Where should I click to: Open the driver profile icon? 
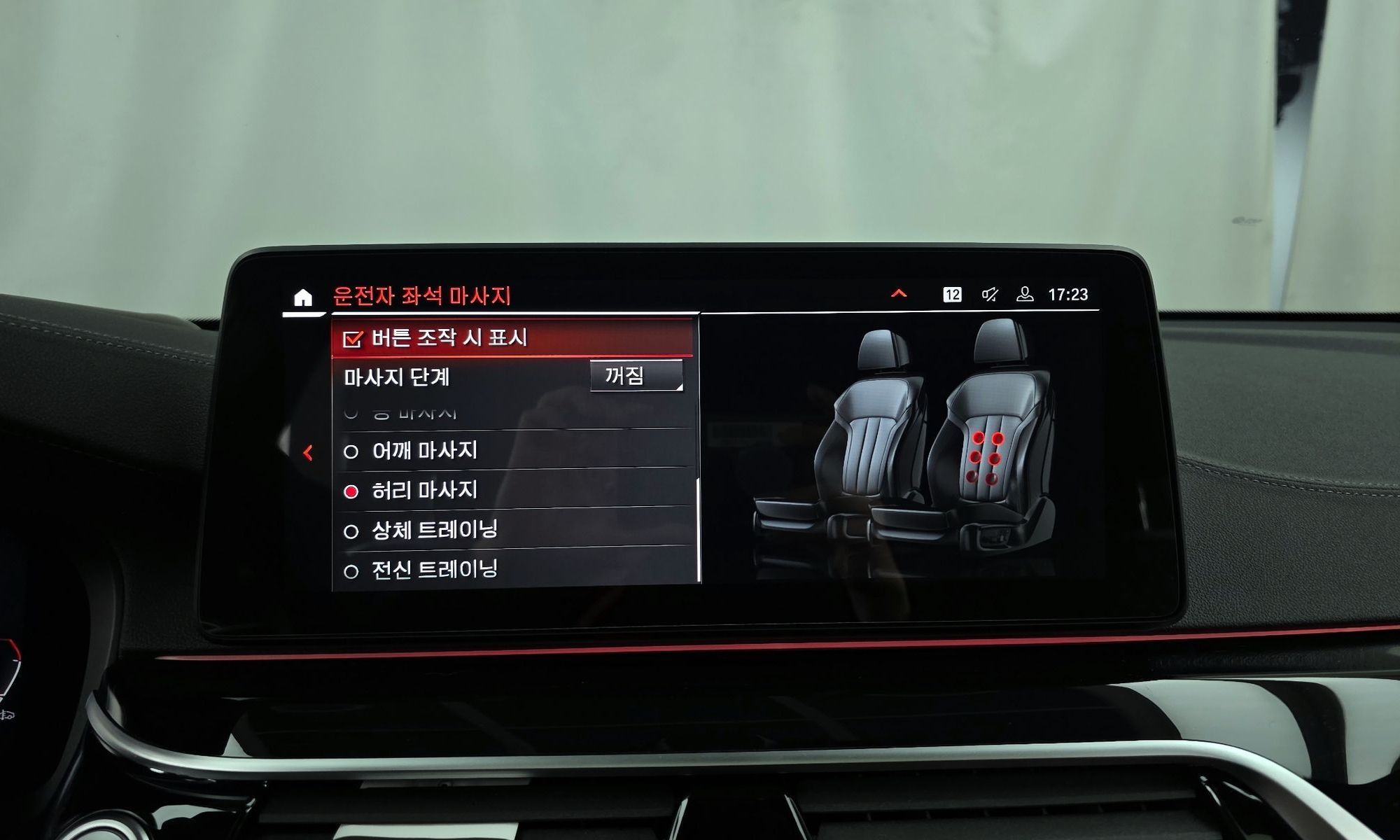tap(1025, 295)
